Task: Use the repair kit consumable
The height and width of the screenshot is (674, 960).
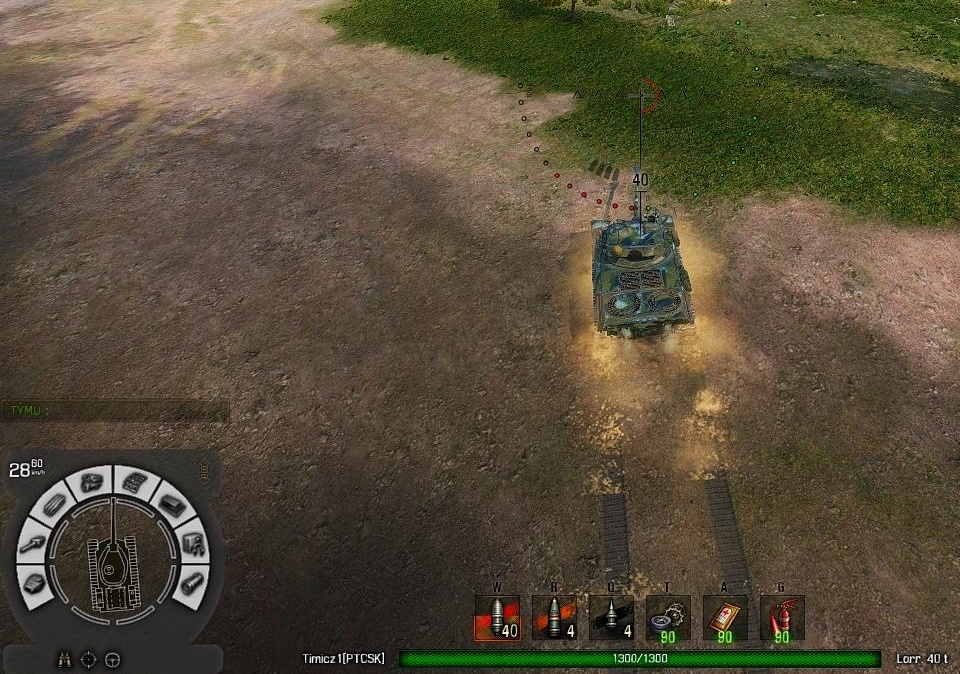Action: pos(668,618)
